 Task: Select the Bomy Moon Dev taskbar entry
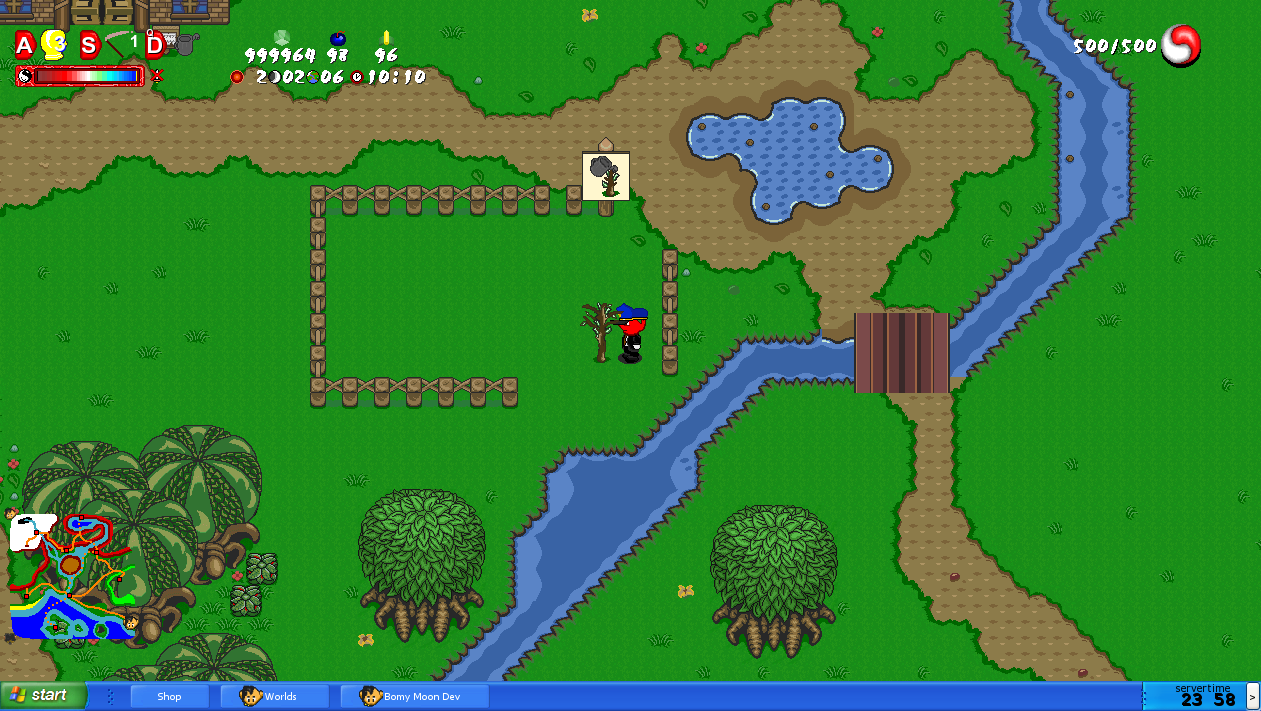tap(414, 696)
